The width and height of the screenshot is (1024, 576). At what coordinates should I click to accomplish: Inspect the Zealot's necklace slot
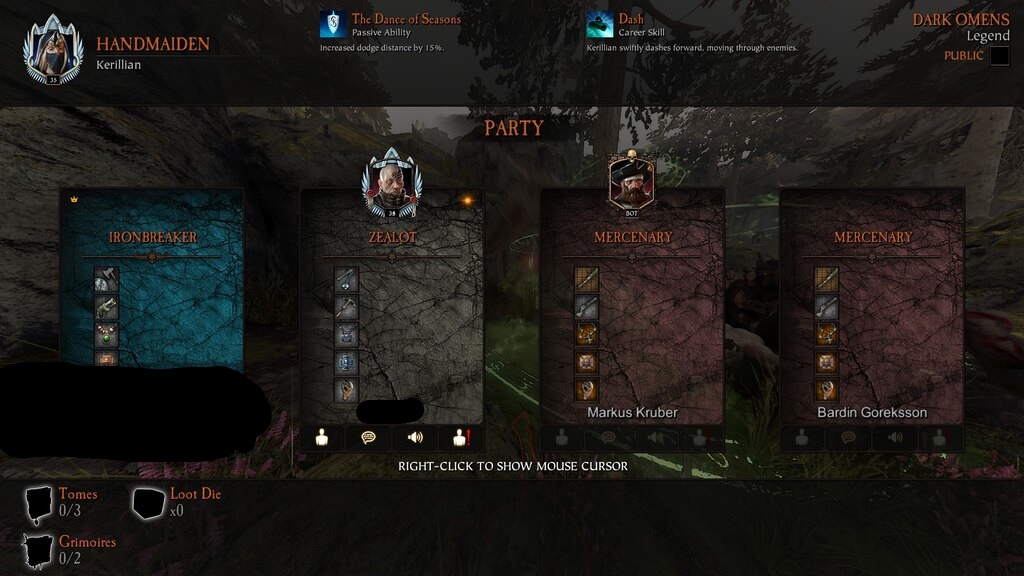[346, 335]
